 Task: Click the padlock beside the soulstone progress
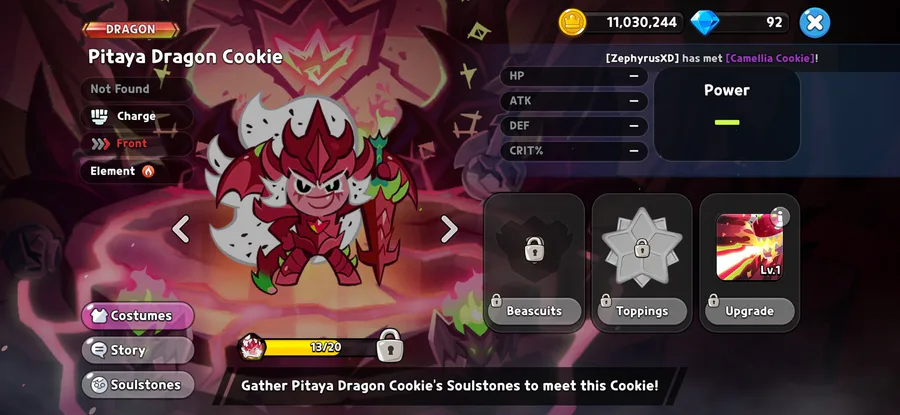(x=390, y=346)
